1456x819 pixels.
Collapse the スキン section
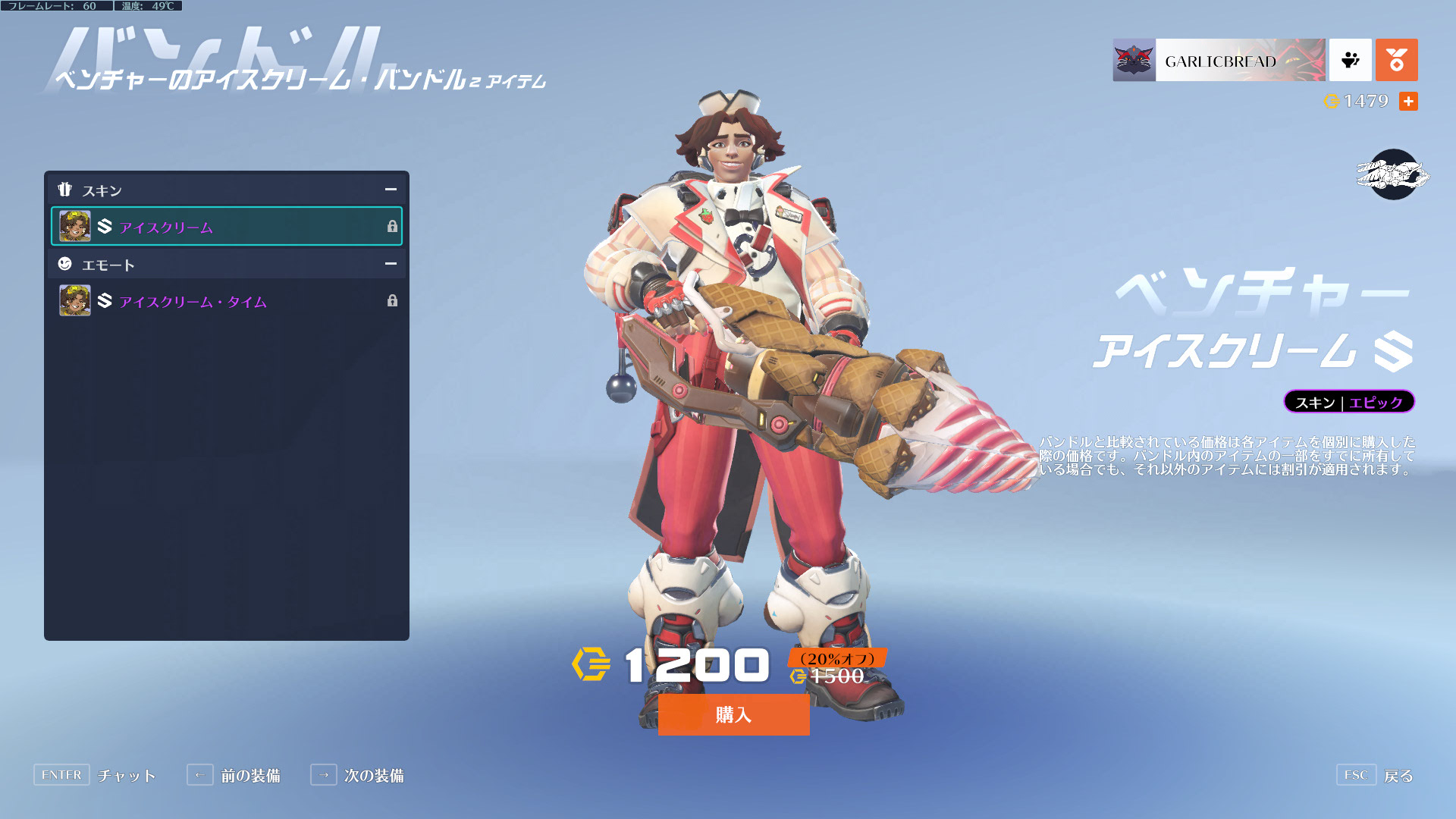391,190
